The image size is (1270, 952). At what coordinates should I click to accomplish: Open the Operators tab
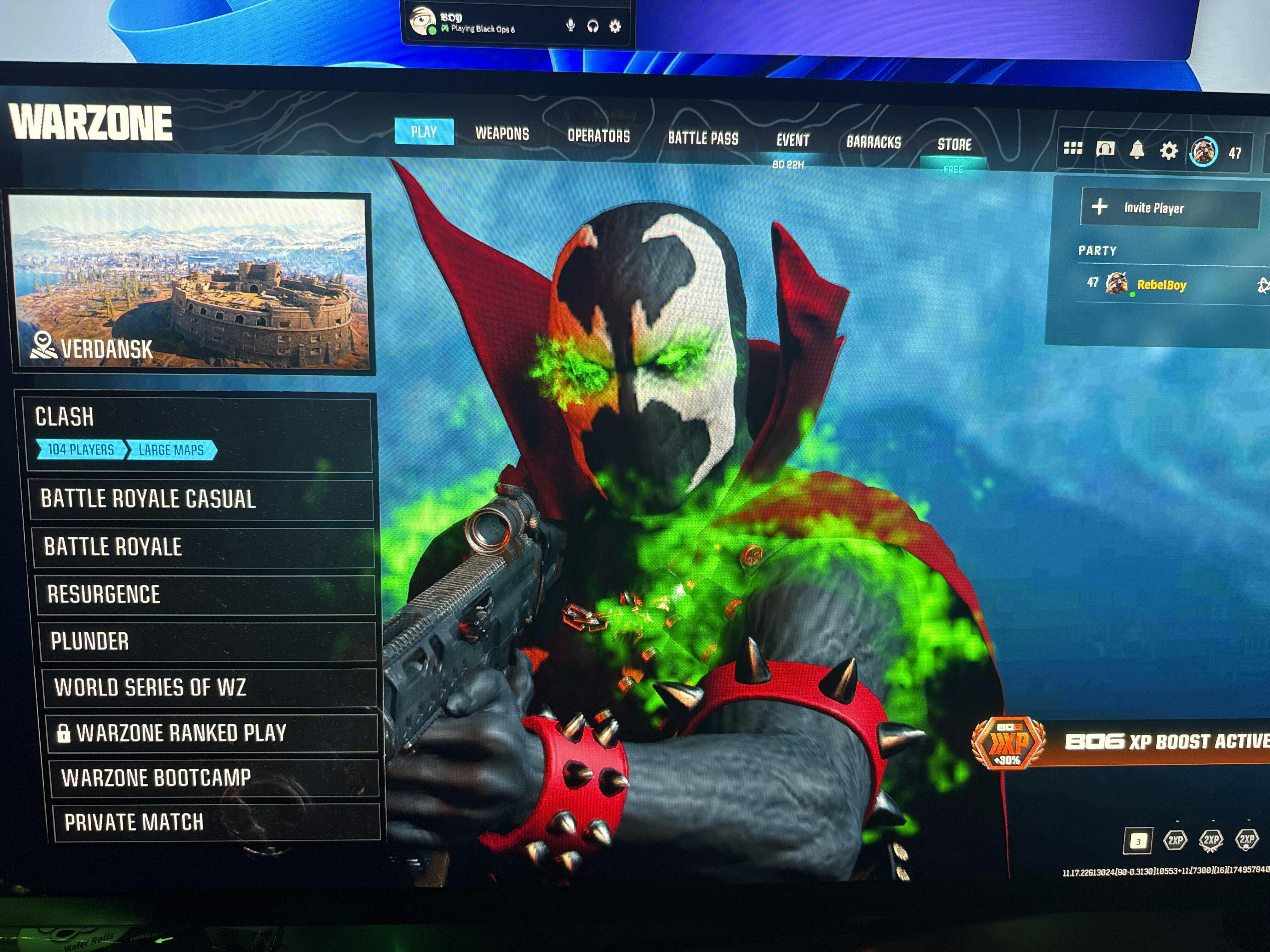598,136
